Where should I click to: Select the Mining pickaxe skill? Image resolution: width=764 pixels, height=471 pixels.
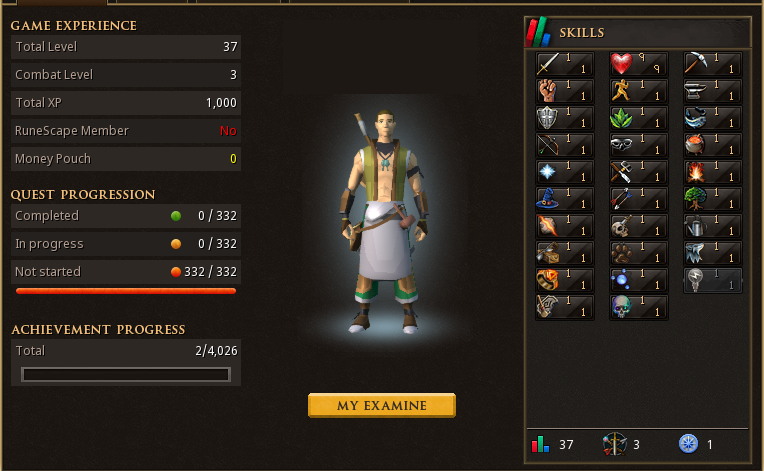pyautogui.click(x=713, y=65)
